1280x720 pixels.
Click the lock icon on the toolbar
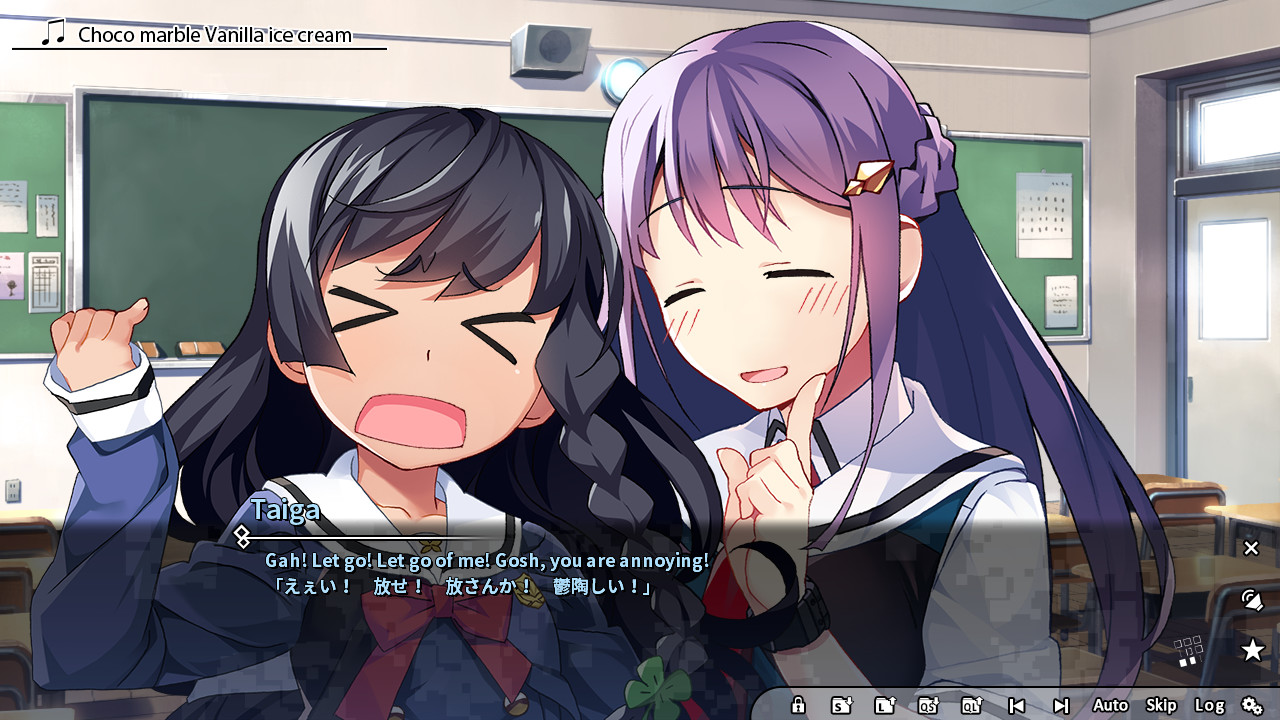pos(798,705)
